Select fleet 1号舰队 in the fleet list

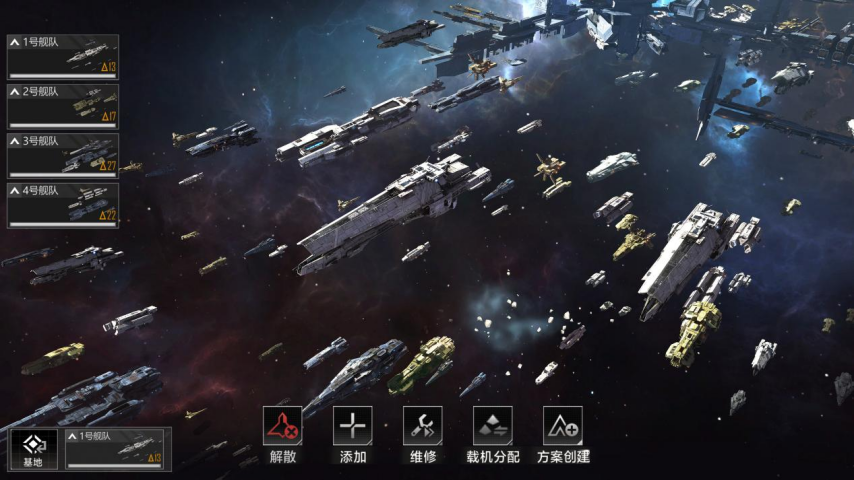coord(63,58)
